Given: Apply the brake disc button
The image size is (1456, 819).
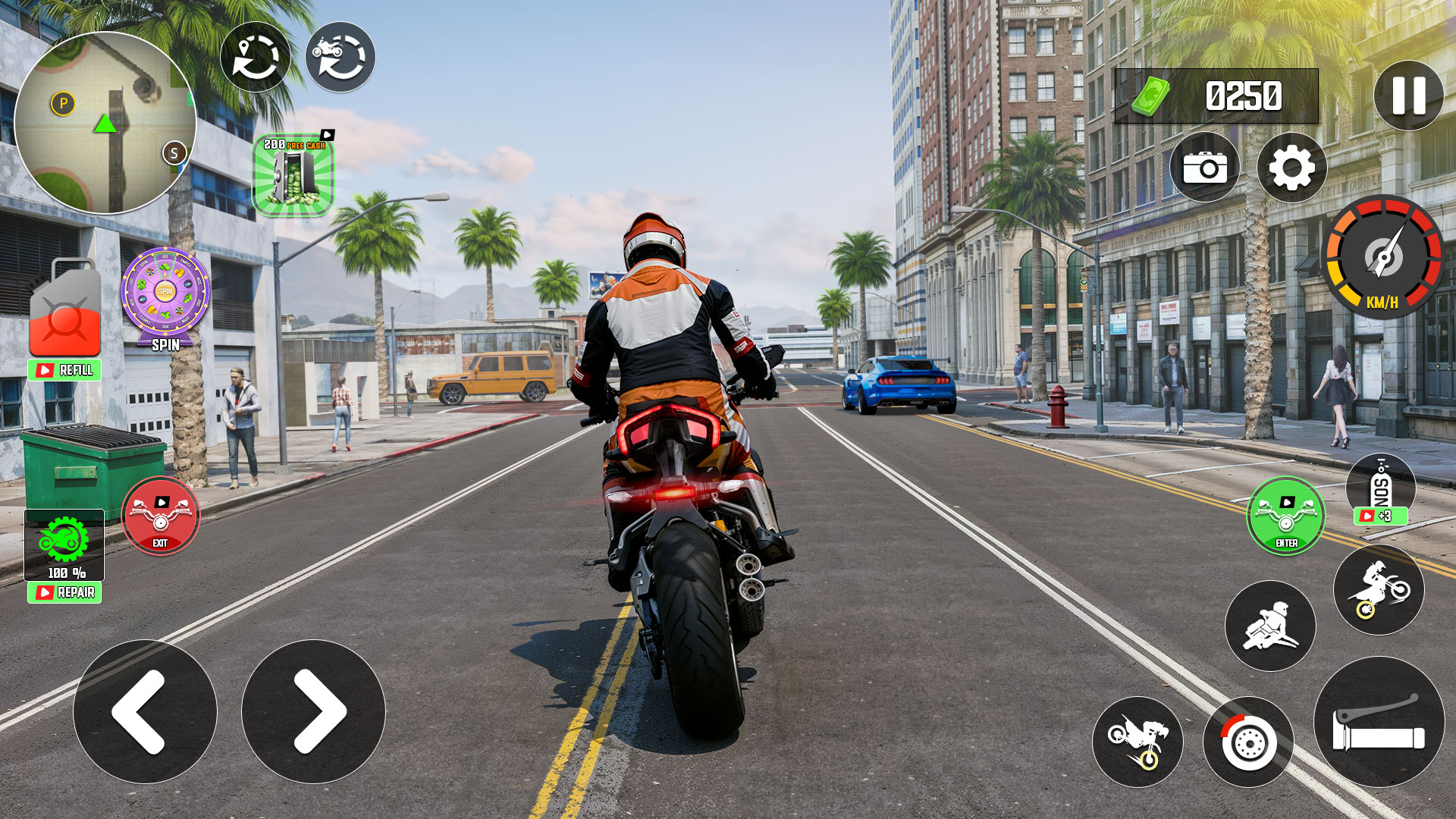Looking at the screenshot, I should pos(1247,742).
